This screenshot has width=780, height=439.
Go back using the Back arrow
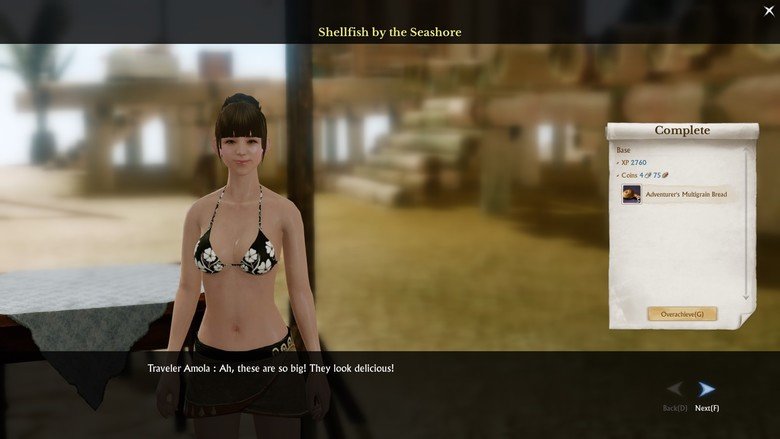(676, 389)
